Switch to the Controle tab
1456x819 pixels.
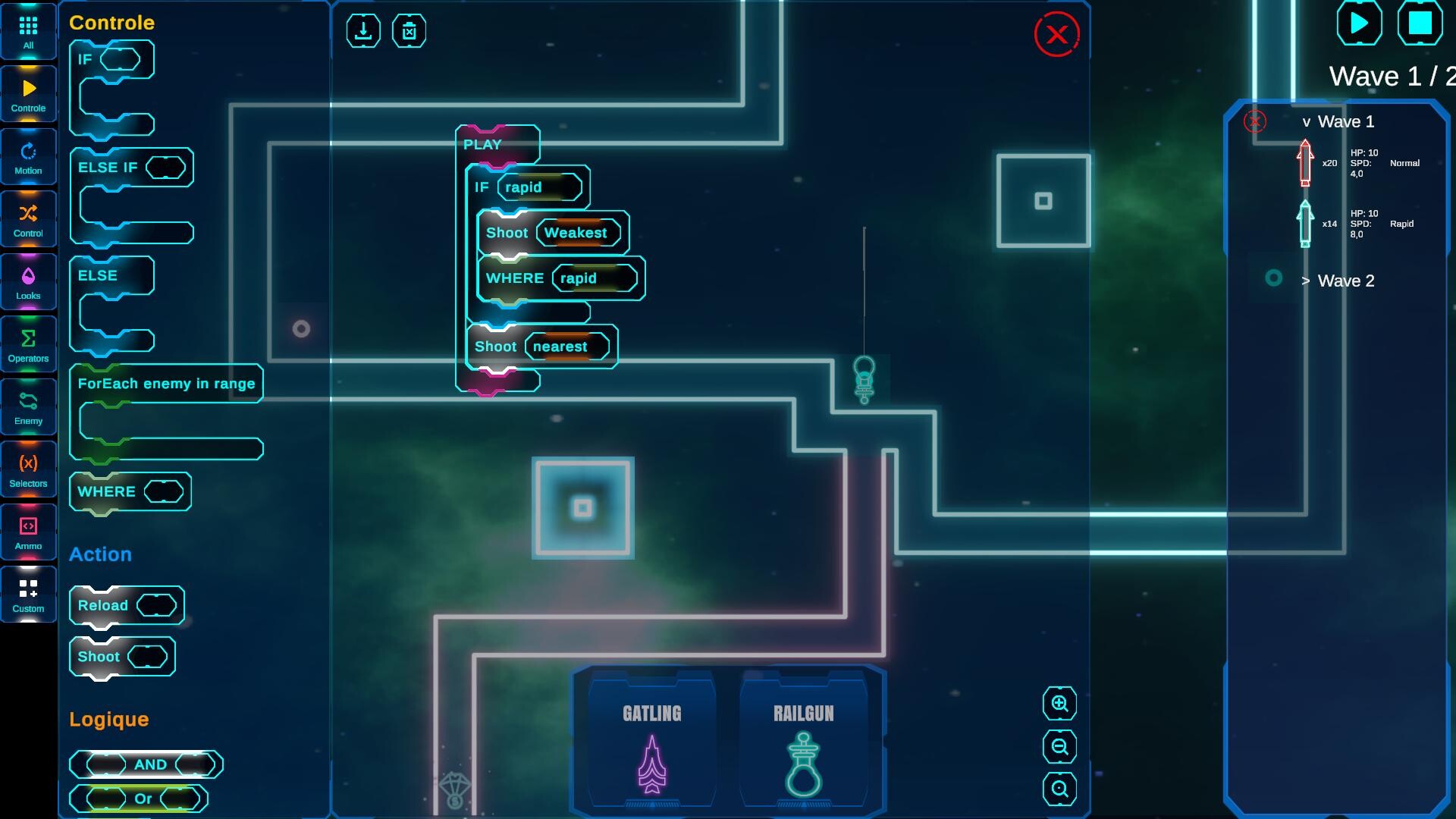pyautogui.click(x=28, y=93)
